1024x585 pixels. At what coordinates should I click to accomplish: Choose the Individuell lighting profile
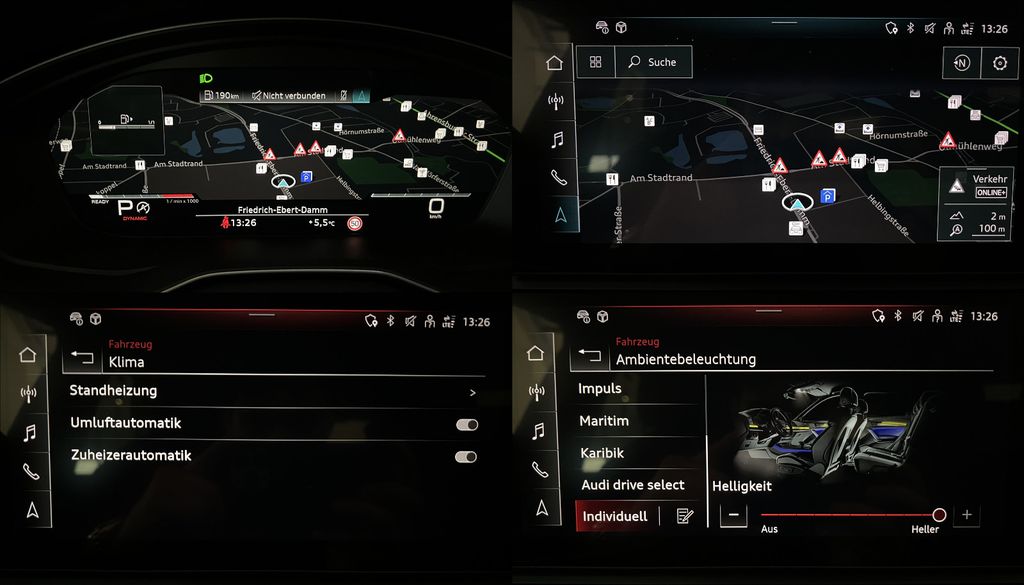(x=615, y=516)
